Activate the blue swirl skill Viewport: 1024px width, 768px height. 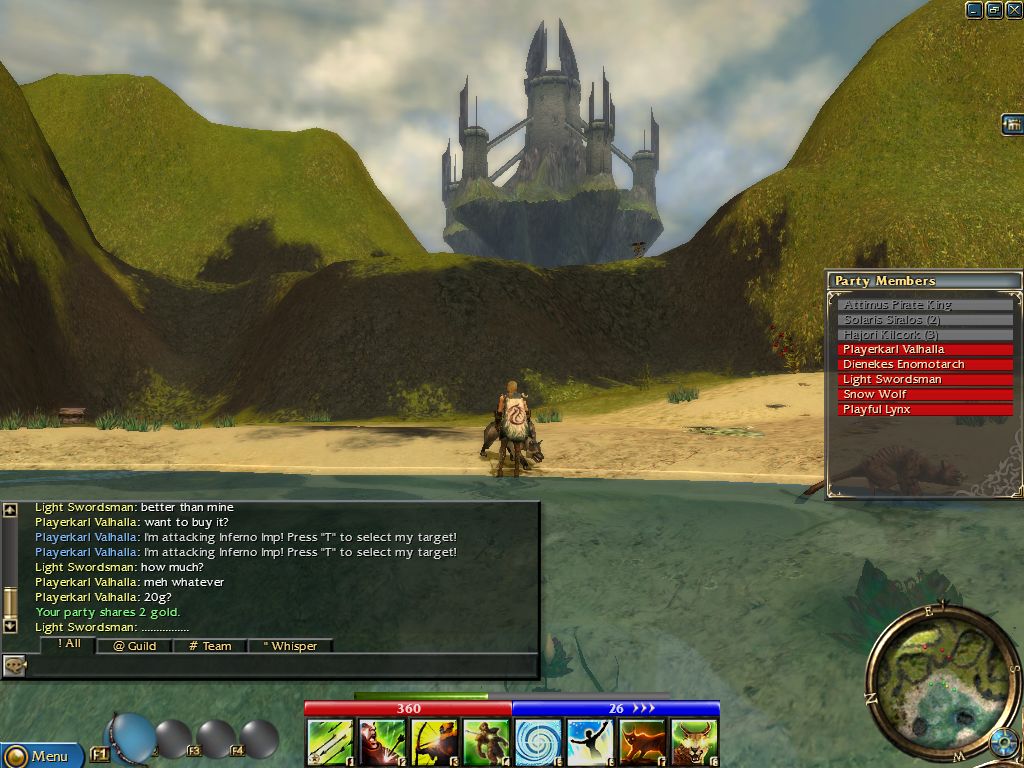(538, 743)
